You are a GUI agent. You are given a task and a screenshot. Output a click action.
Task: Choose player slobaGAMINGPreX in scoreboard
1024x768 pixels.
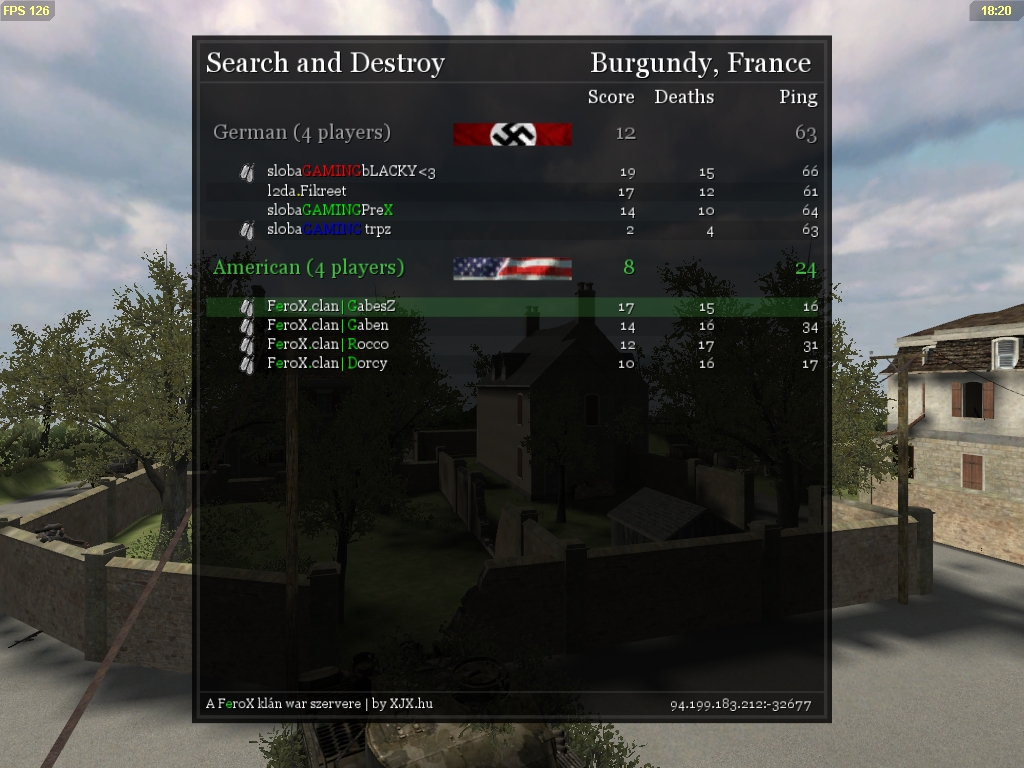coord(330,210)
